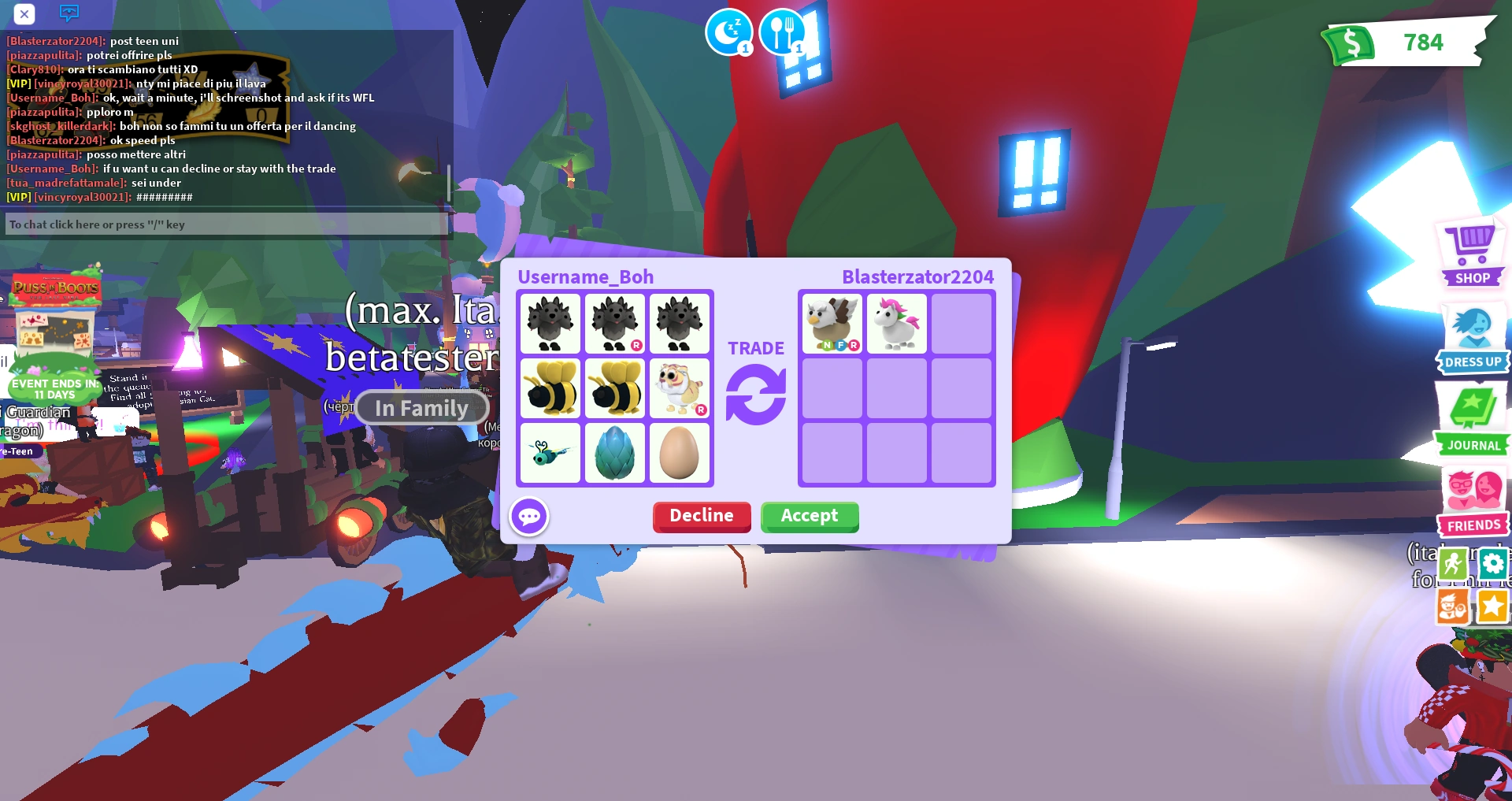Screen dimensions: 1512x801
Task: Toggle chat with the blue speech icon
Action: coord(69,13)
